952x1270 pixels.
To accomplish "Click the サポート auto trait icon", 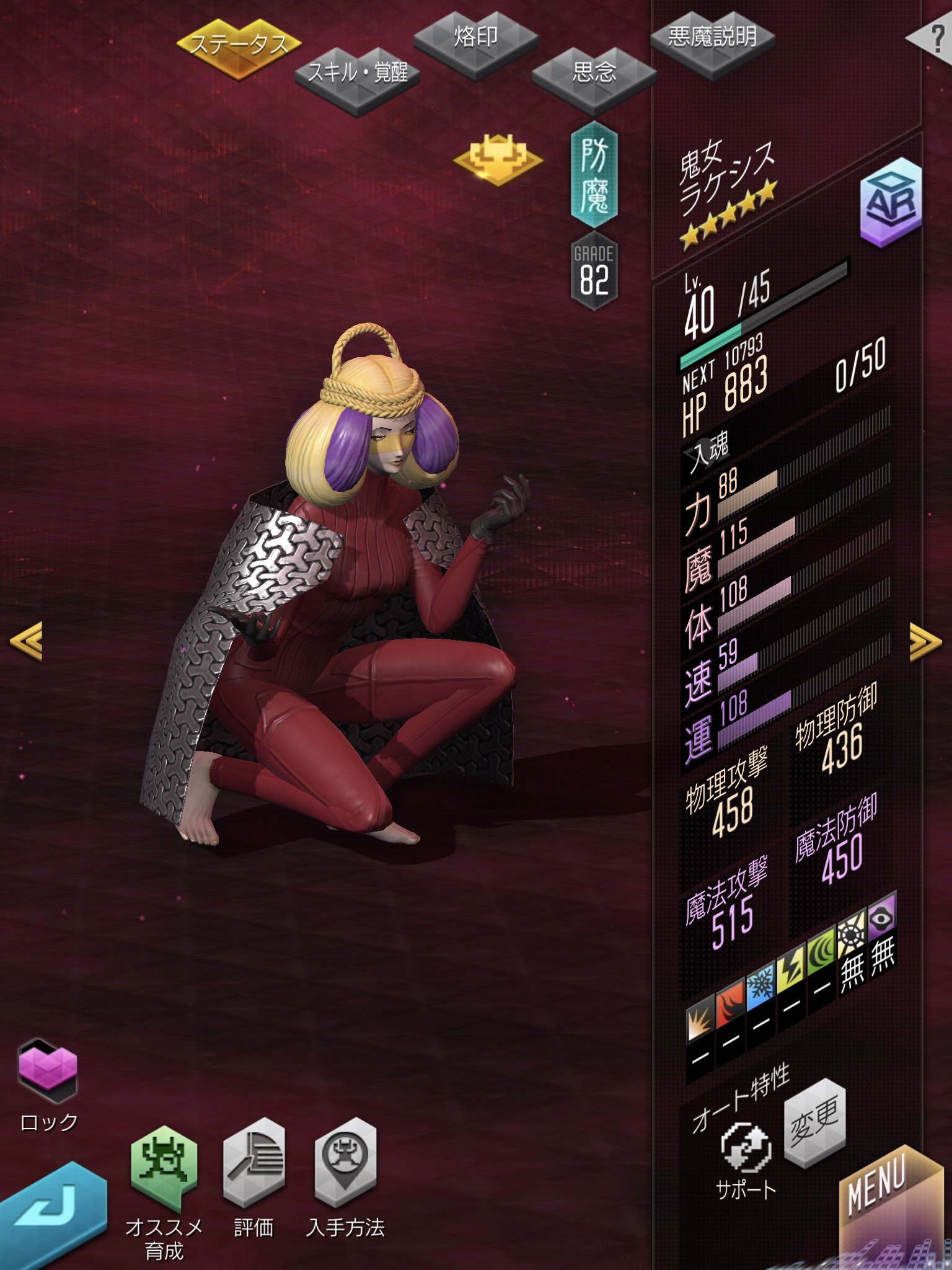I will pos(746,1148).
